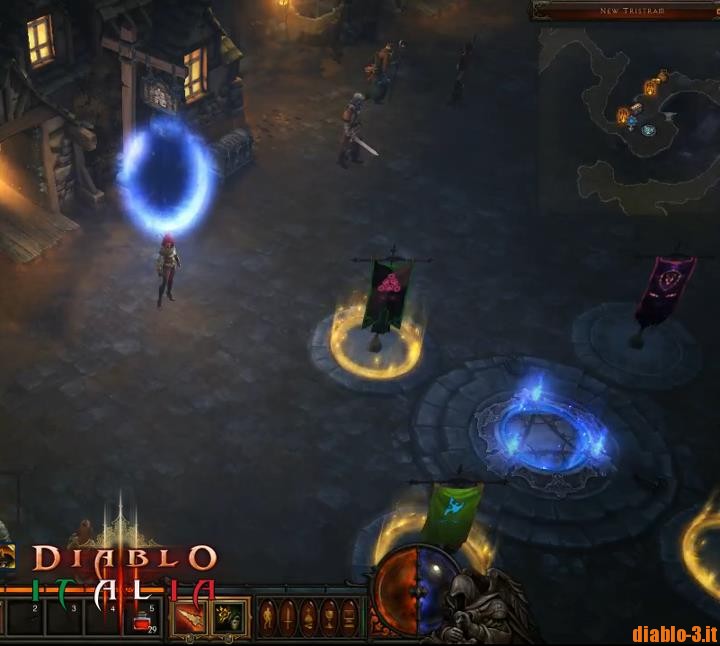Image resolution: width=720 pixels, height=646 pixels.
Task: Activate the green secondary skill icon
Action: pyautogui.click(x=229, y=618)
